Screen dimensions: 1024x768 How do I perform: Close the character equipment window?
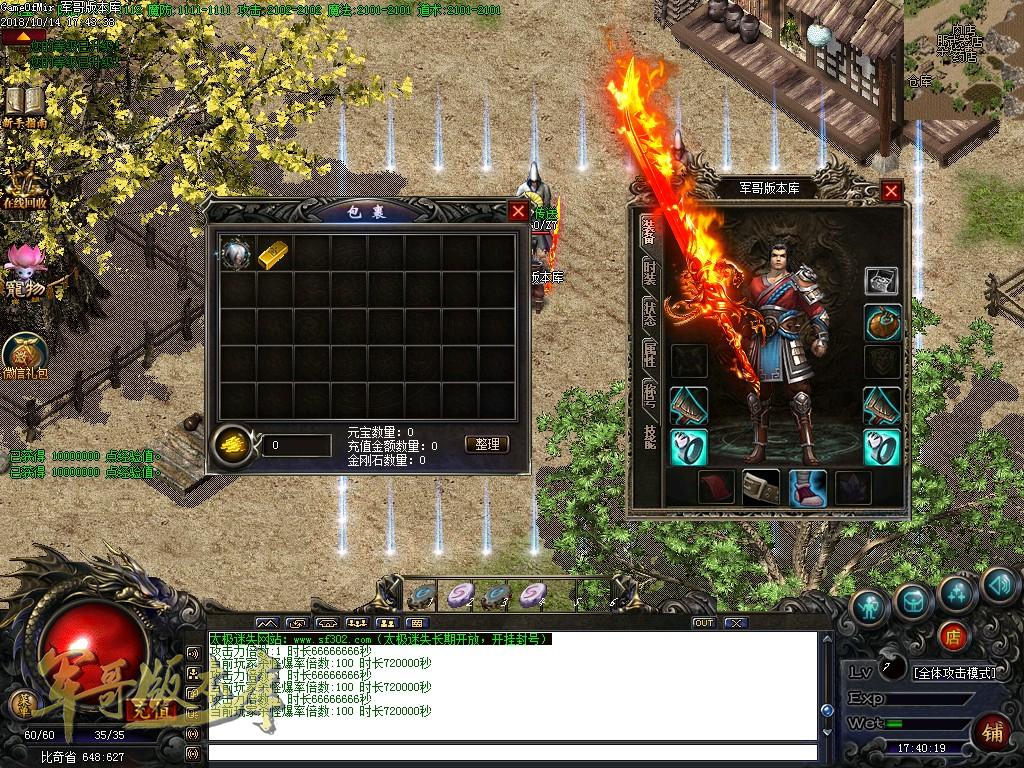coord(891,190)
